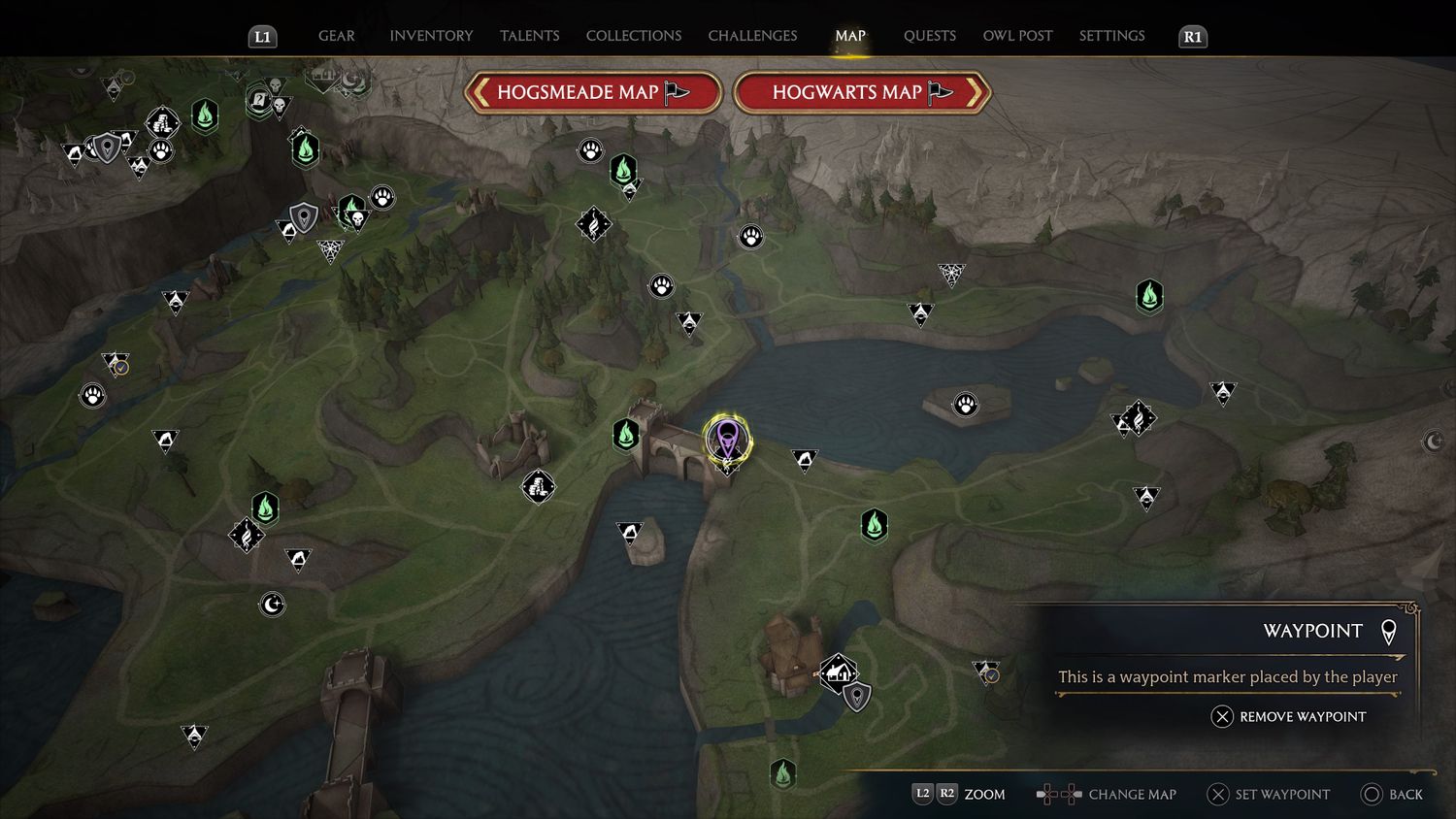This screenshot has width=1456, height=819.
Task: Open the Quests tab
Action: coord(929,36)
